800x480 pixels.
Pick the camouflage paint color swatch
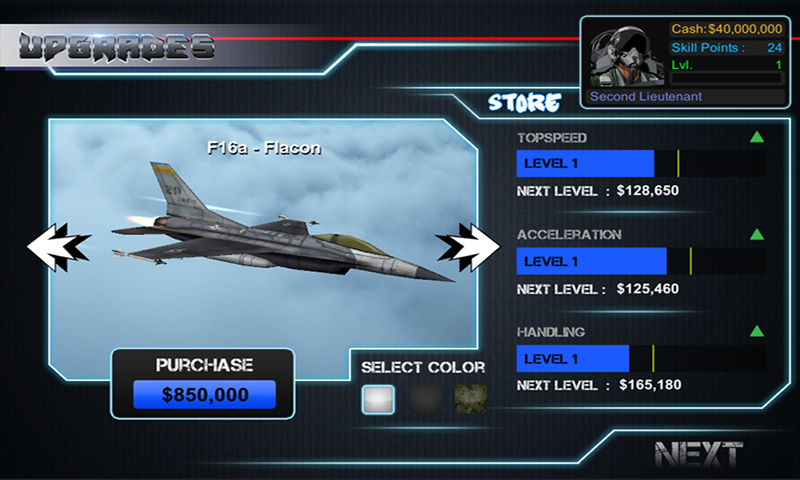pos(471,400)
